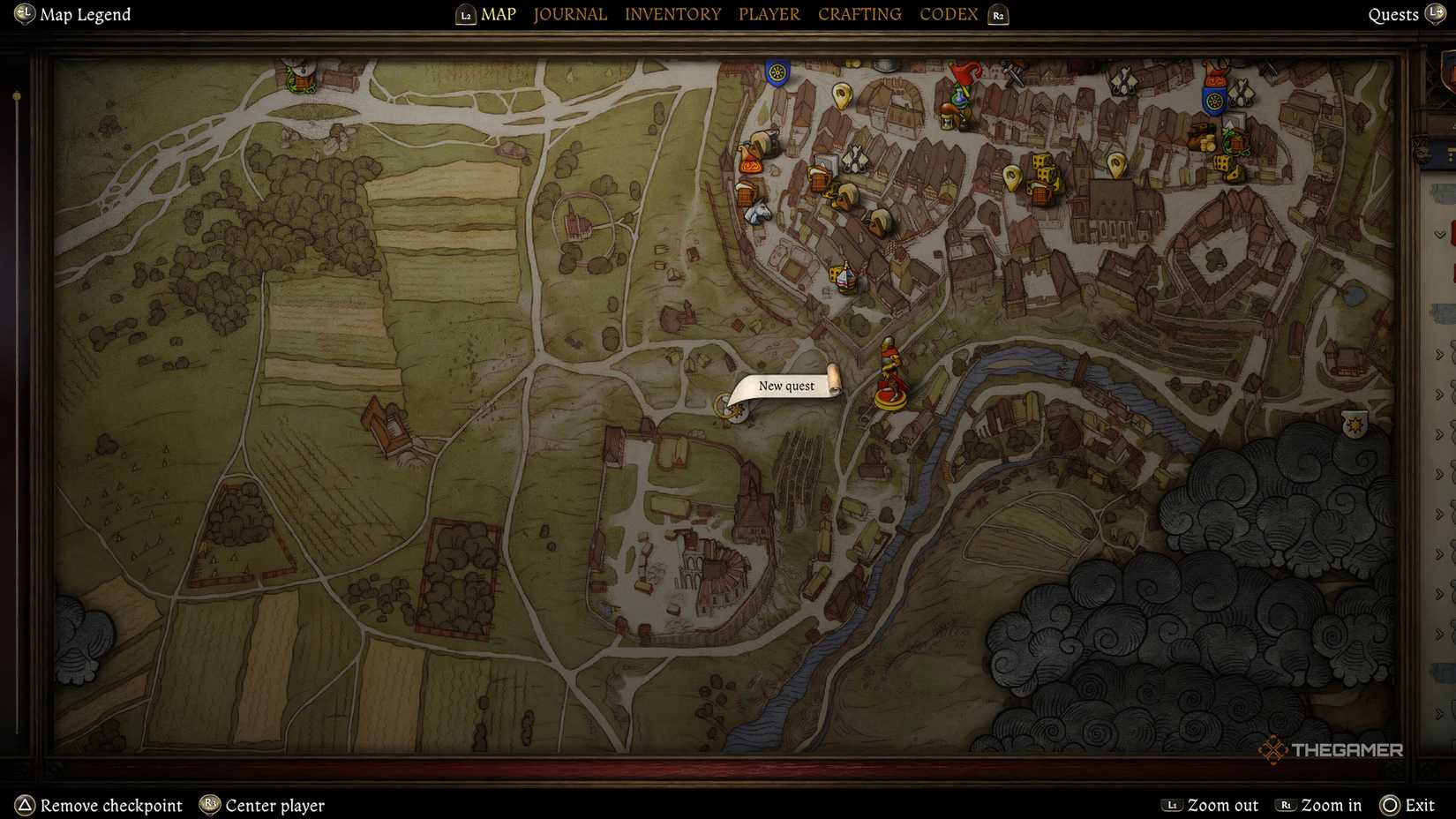The height and width of the screenshot is (819, 1456).
Task: Click the barrel tavern icon on the map
Action: [818, 181]
